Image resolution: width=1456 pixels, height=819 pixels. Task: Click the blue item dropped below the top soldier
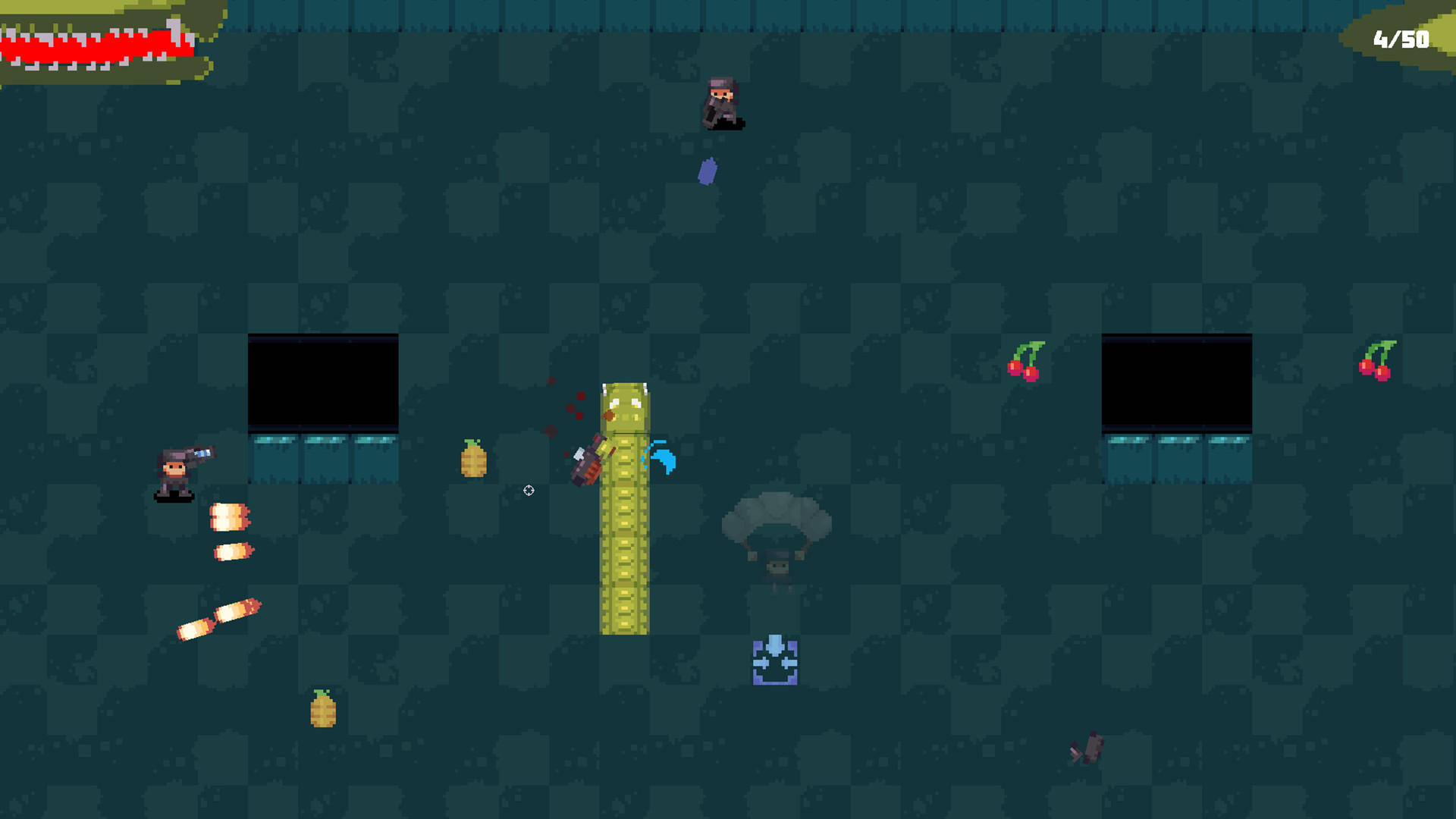pos(708,171)
